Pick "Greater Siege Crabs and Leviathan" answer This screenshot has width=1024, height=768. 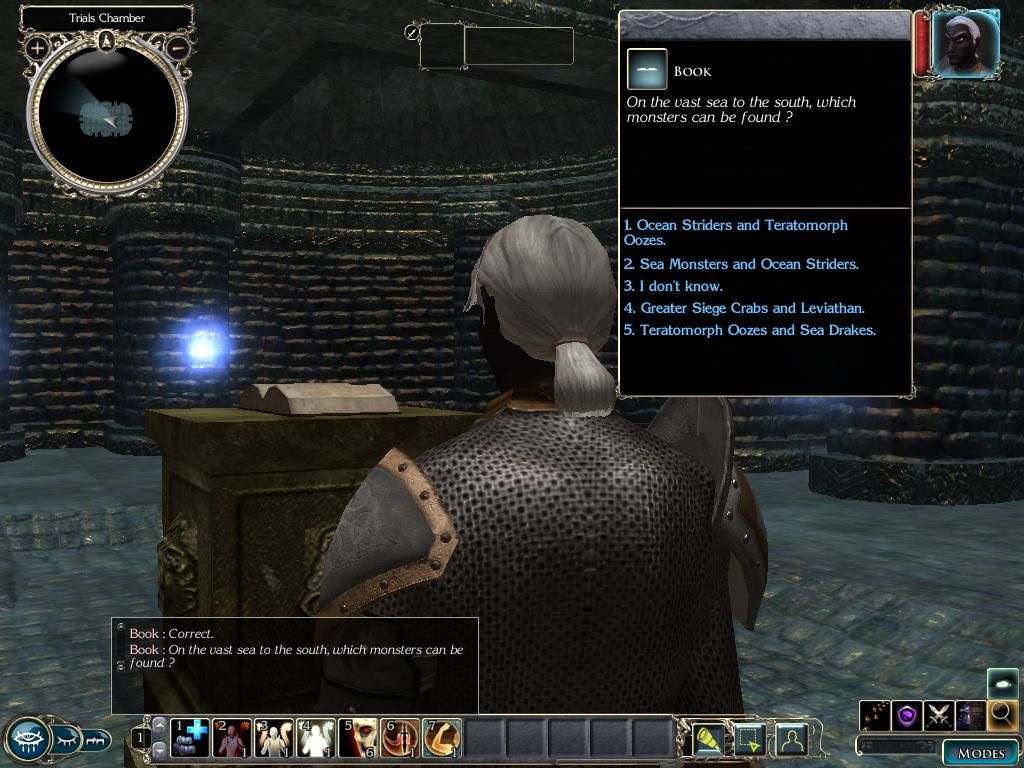coord(751,308)
